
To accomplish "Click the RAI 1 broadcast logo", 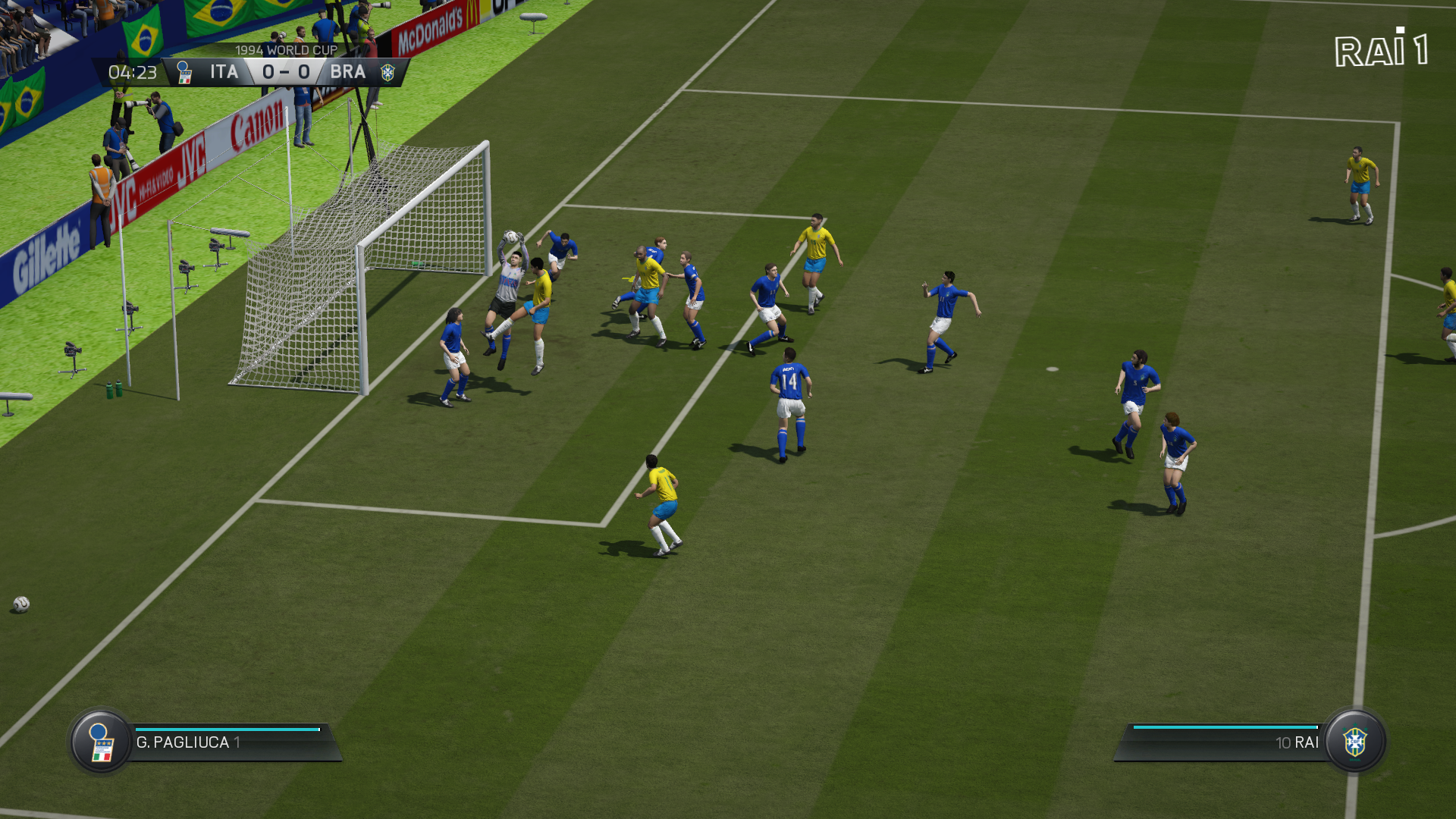I will click(1381, 50).
